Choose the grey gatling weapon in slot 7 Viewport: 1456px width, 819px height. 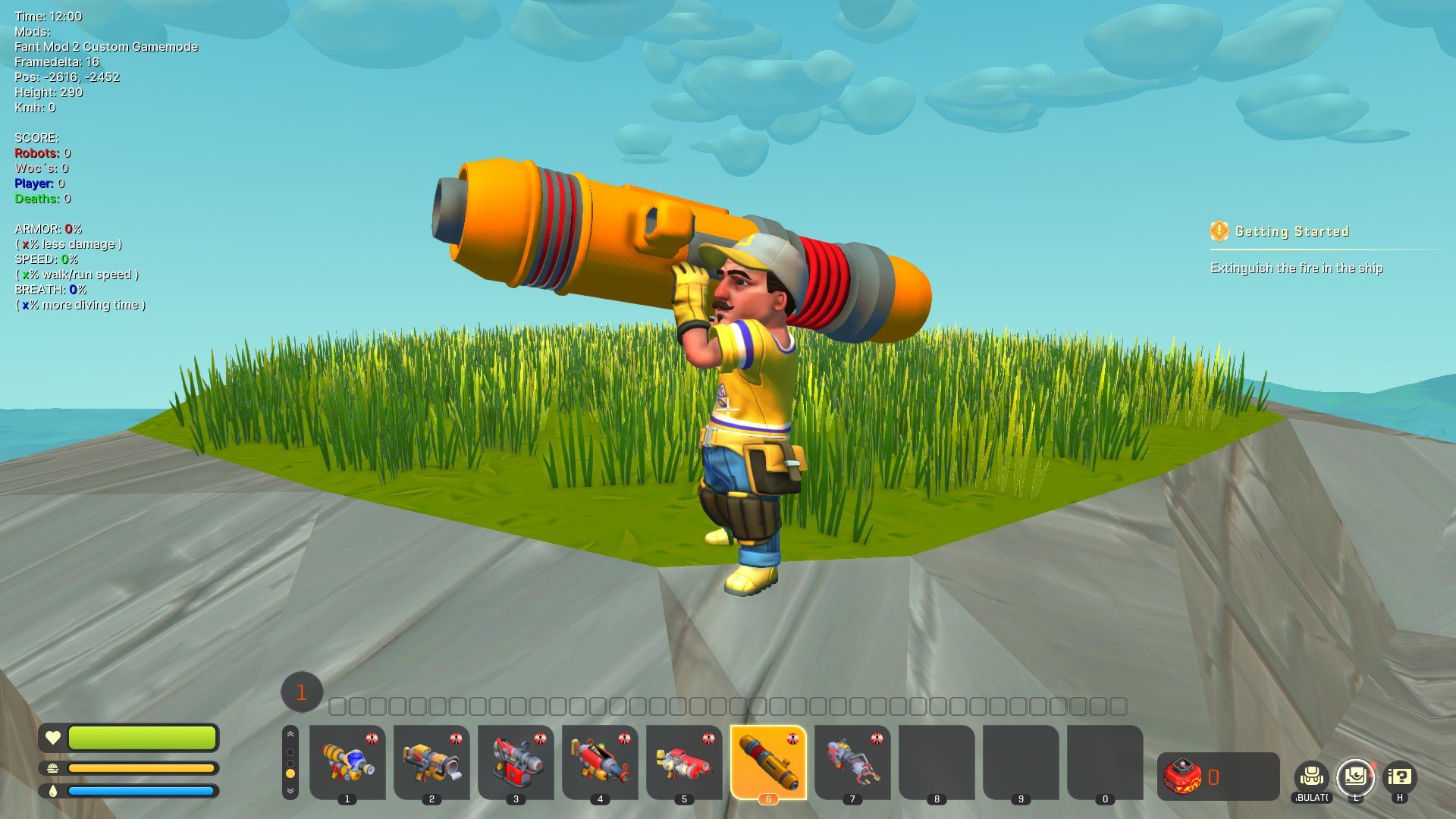852,761
